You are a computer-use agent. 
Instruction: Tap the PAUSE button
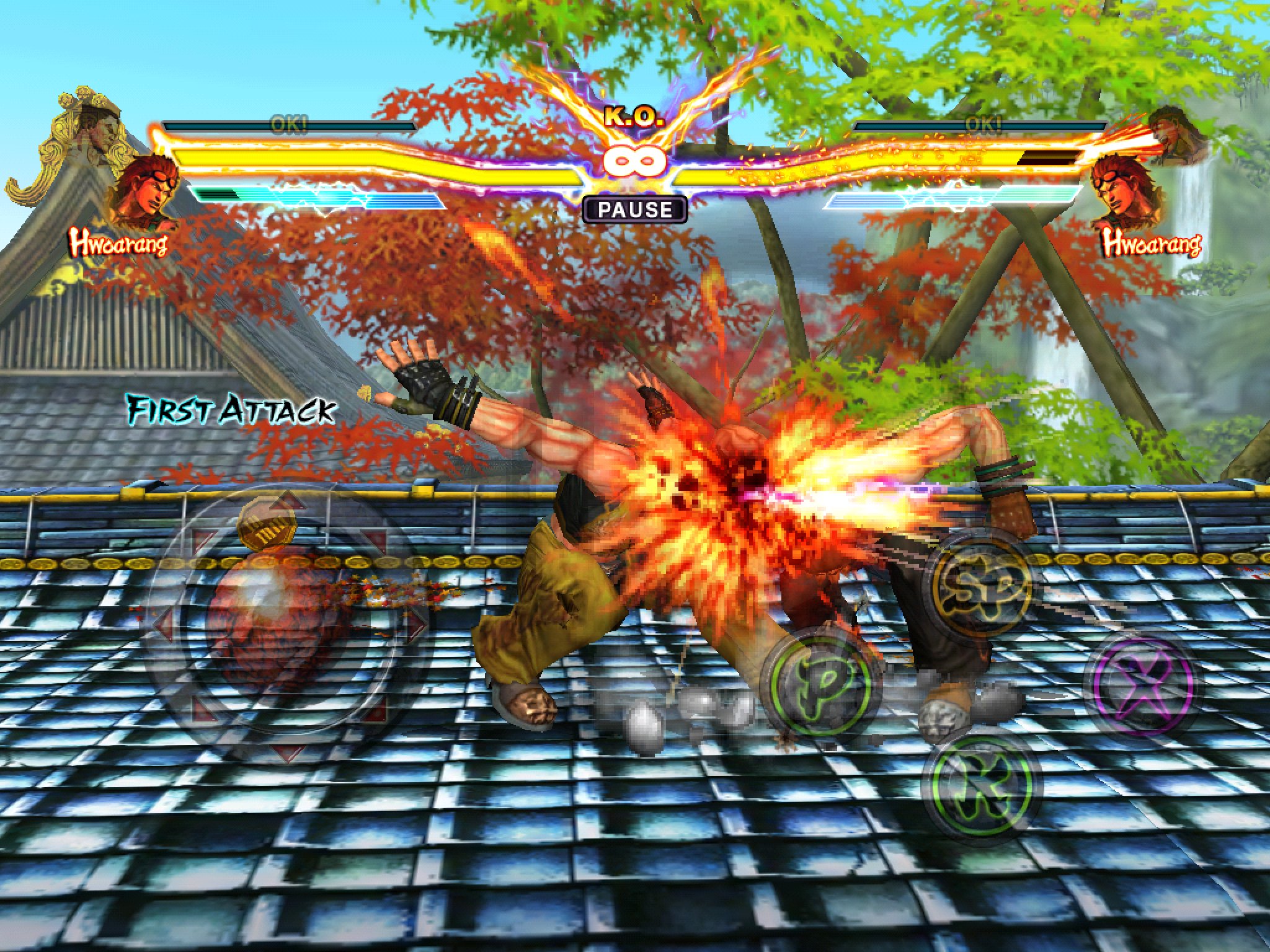coord(635,209)
